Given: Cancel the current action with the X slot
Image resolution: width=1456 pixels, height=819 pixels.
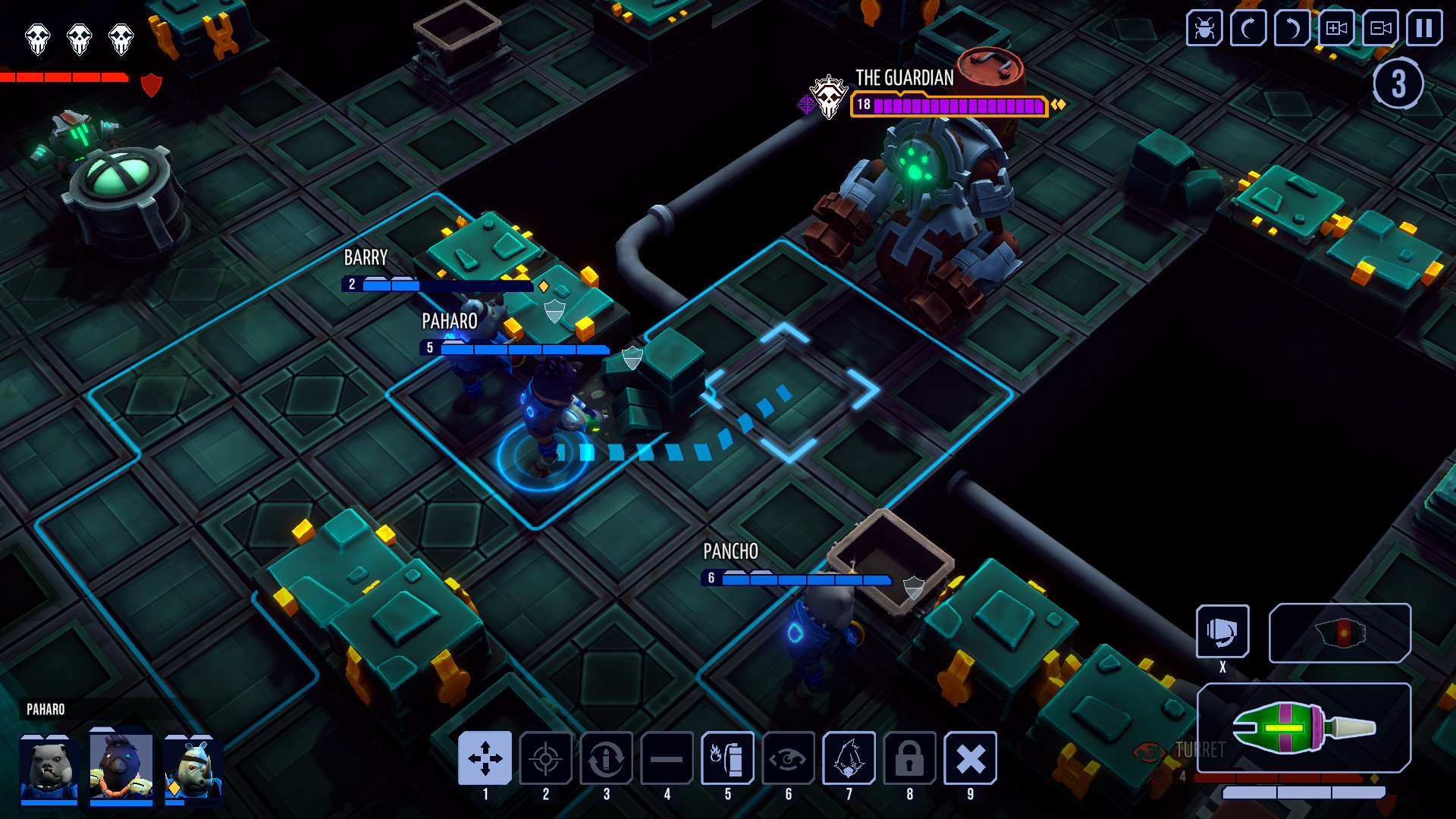Looking at the screenshot, I should coord(971,758).
